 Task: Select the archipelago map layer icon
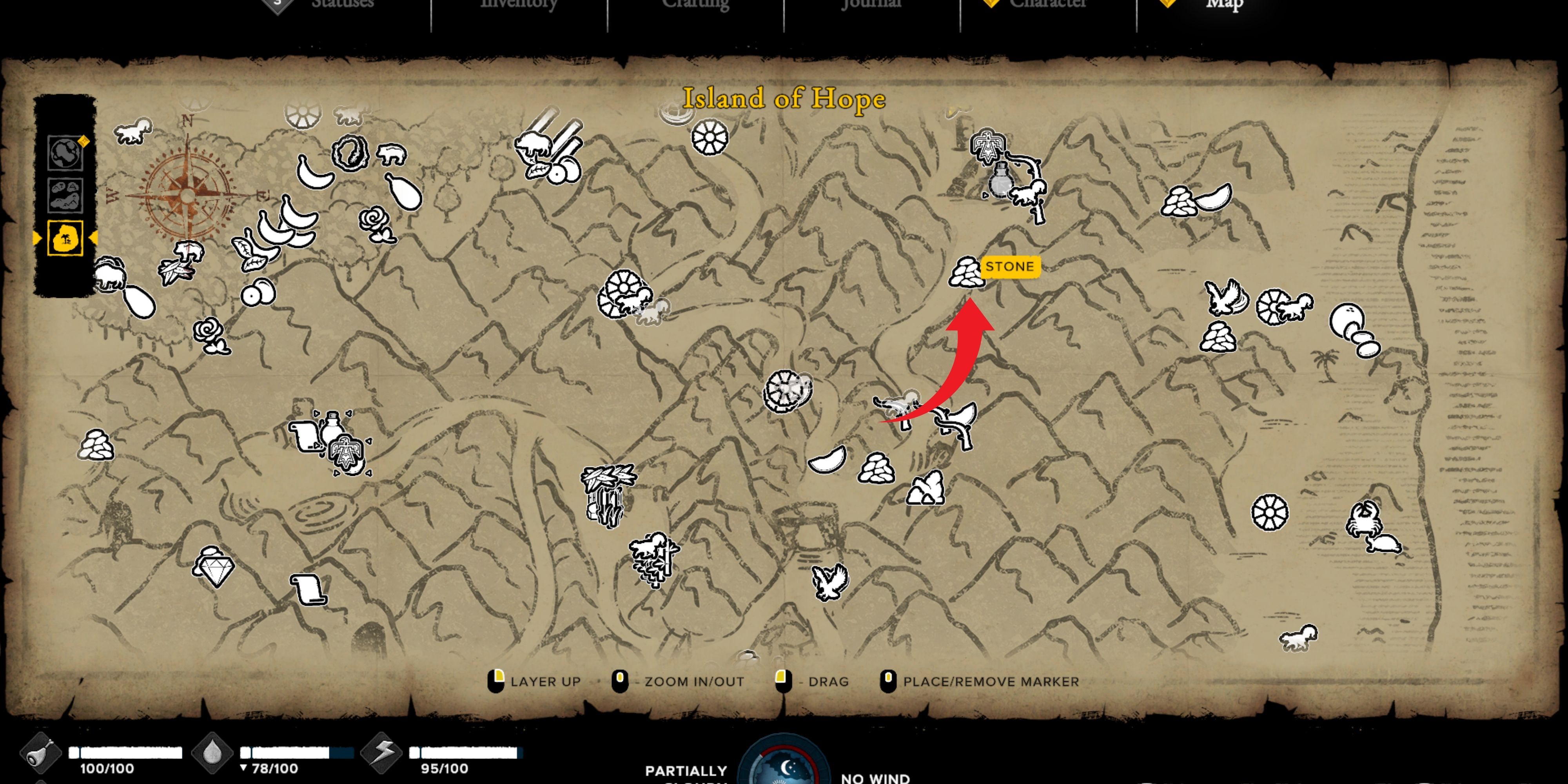[66, 196]
